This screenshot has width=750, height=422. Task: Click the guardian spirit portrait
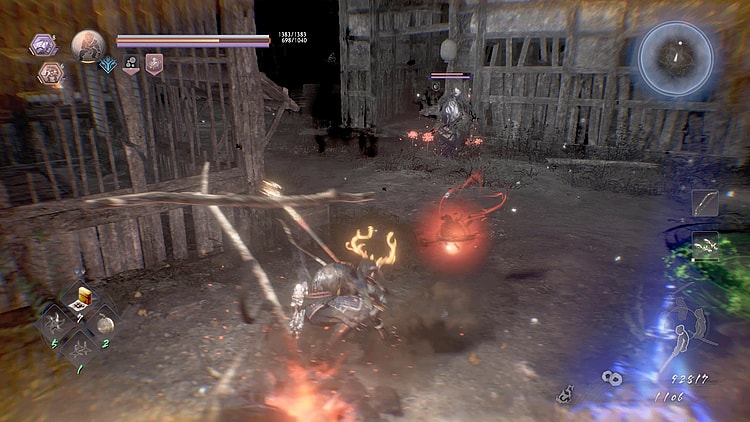point(88,45)
